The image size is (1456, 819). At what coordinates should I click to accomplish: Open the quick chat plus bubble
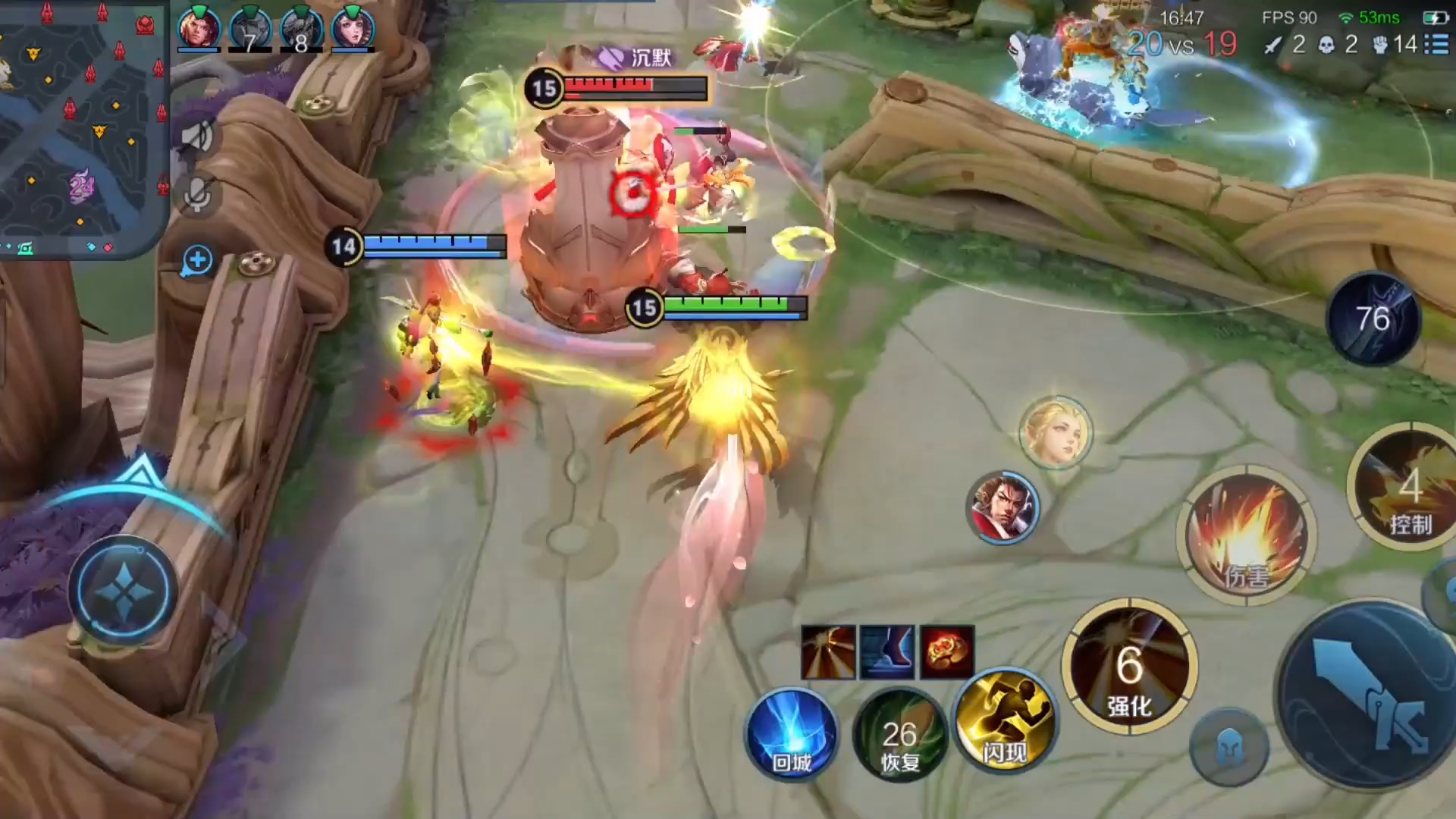[x=197, y=260]
